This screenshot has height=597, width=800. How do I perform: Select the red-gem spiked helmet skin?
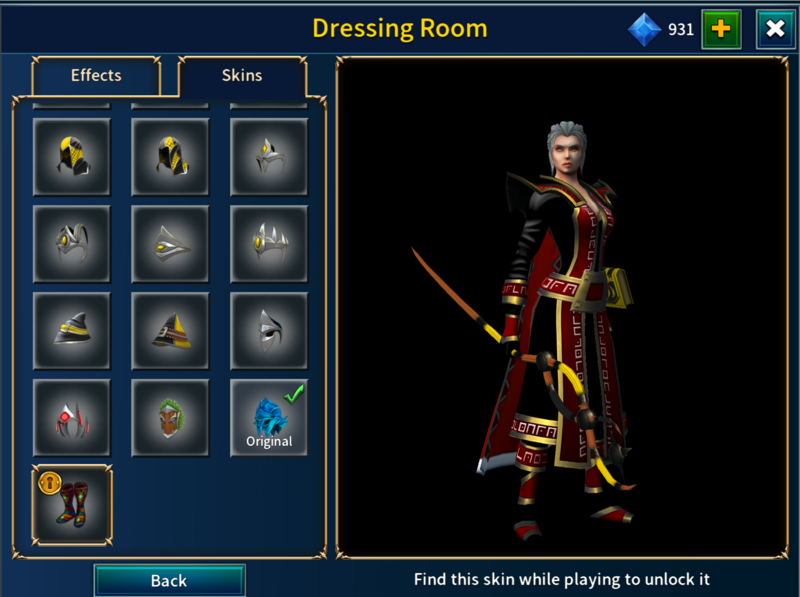point(72,418)
